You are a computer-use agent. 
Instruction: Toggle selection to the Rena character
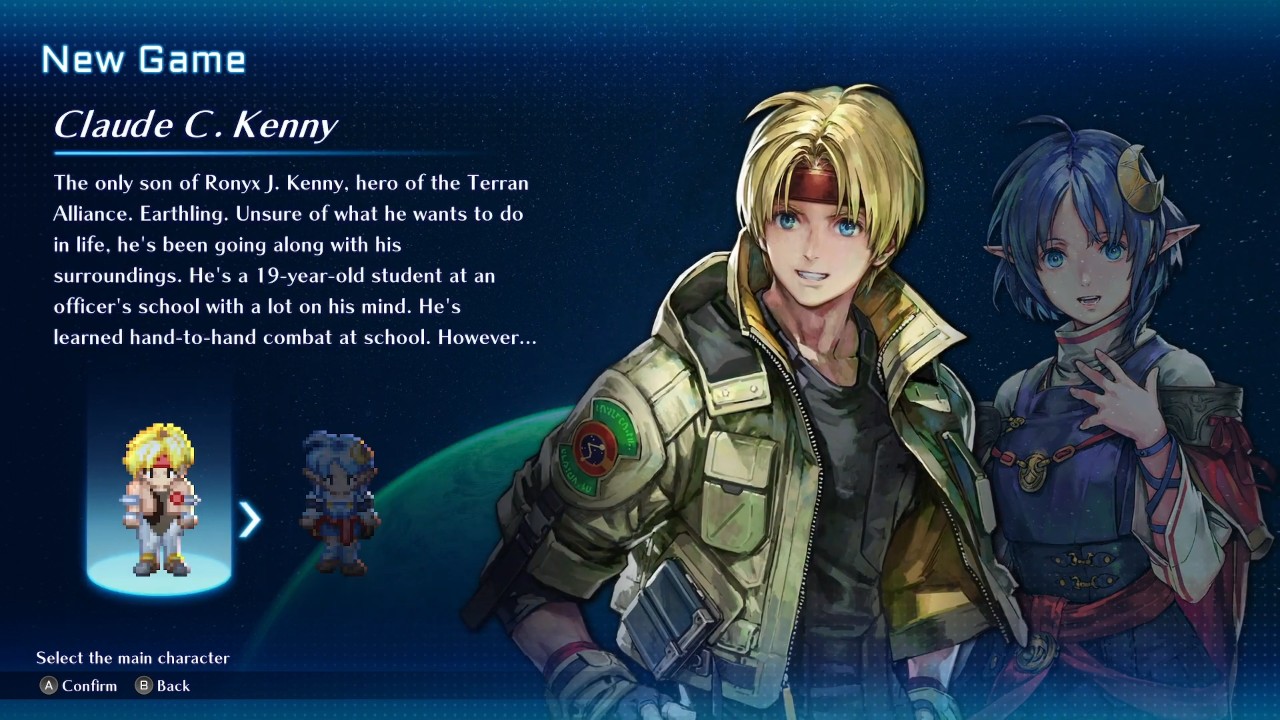tap(337, 505)
